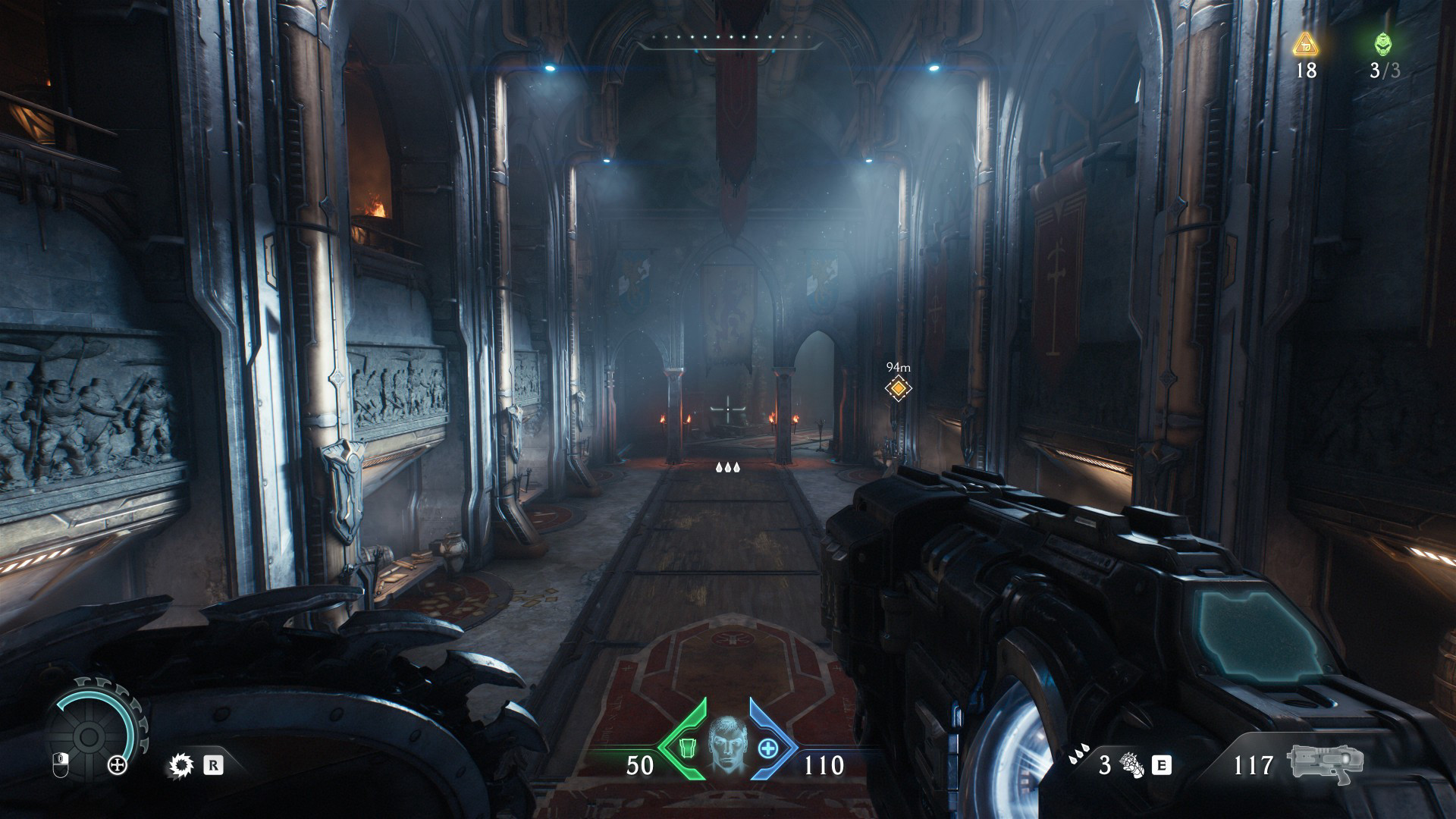Screen dimensions: 1456x819
Task: Click the dotted compass bar
Action: [727, 38]
